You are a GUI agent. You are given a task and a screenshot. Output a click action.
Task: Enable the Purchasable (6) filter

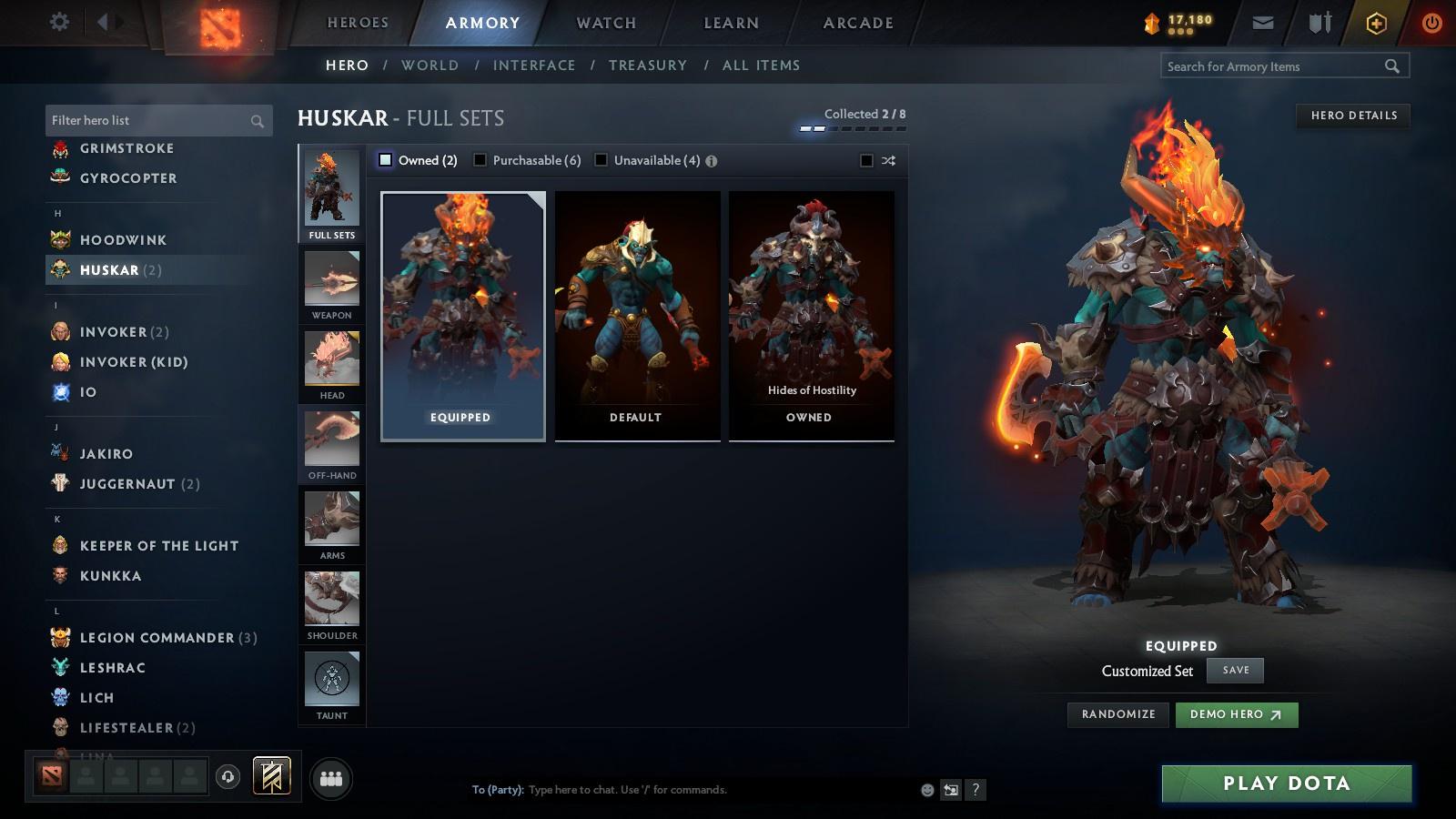[480, 159]
